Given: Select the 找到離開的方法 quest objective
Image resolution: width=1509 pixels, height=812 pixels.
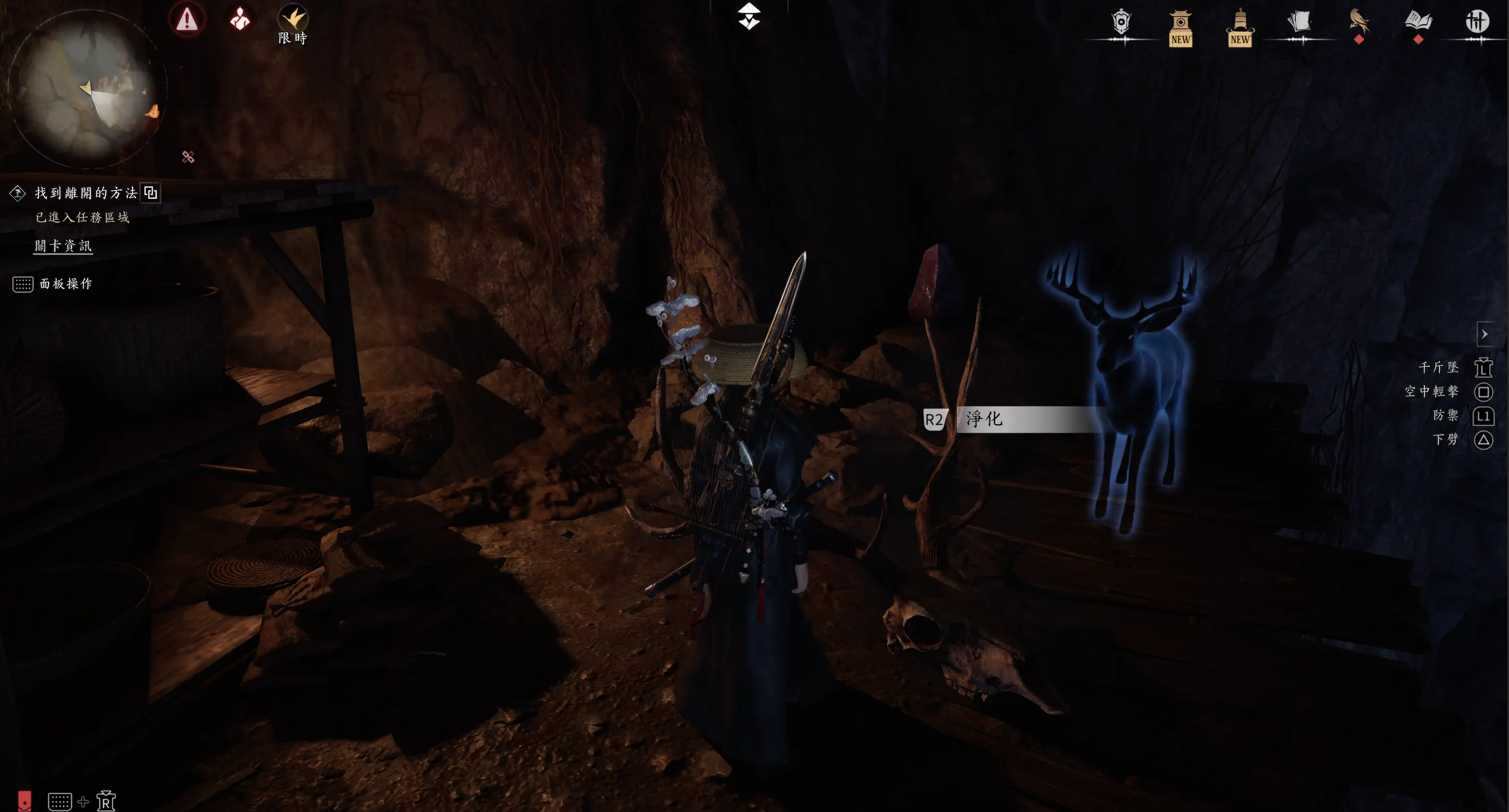Looking at the screenshot, I should point(86,193).
